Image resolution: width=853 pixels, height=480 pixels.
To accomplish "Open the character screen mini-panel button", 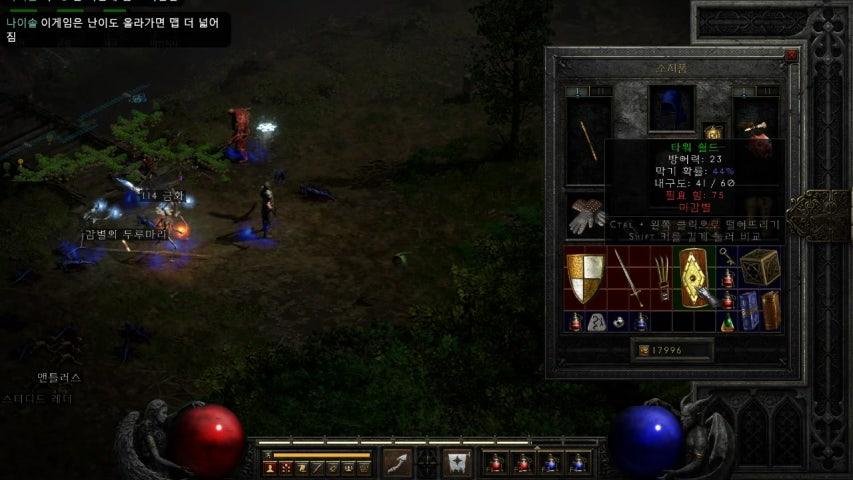I will pyautogui.click(x=270, y=468).
